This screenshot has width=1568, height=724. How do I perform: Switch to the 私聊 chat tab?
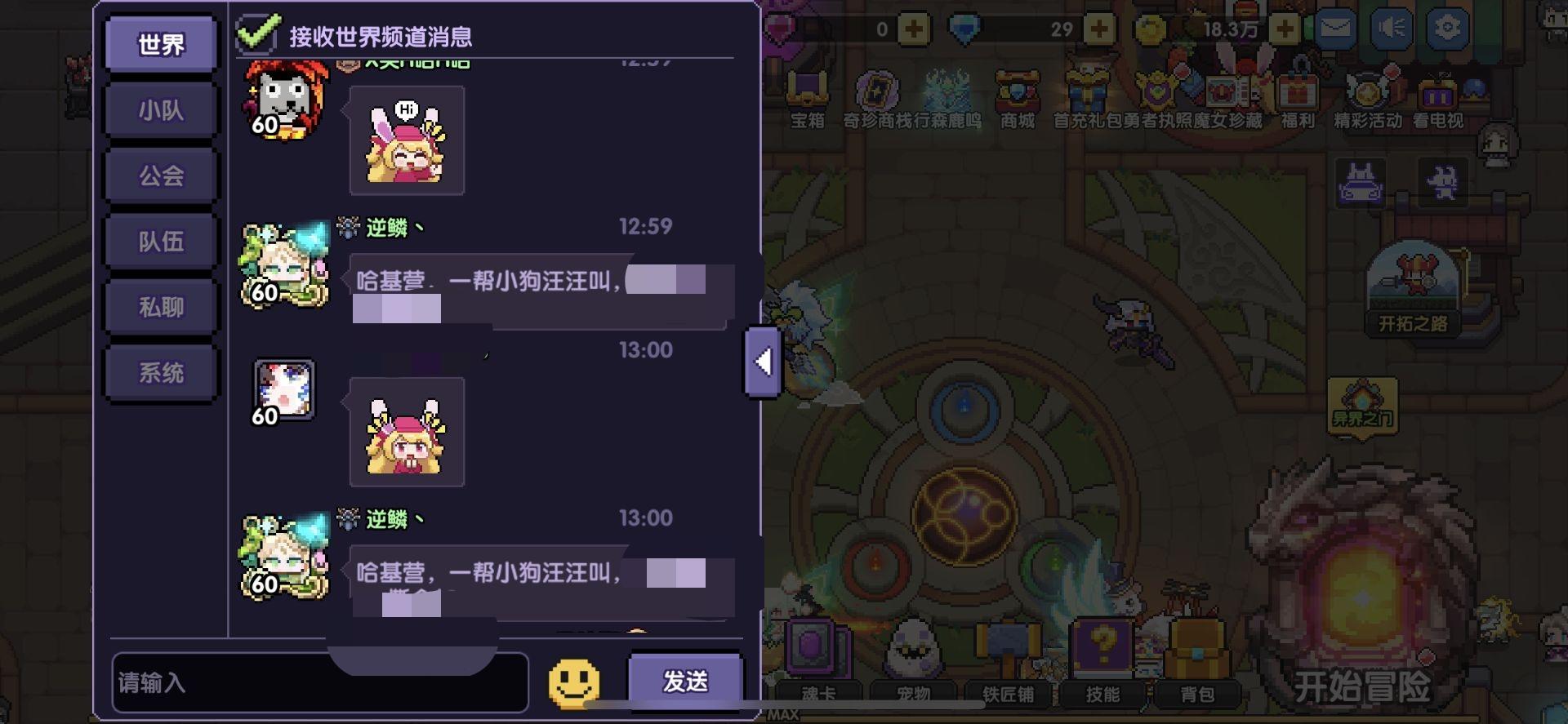160,304
